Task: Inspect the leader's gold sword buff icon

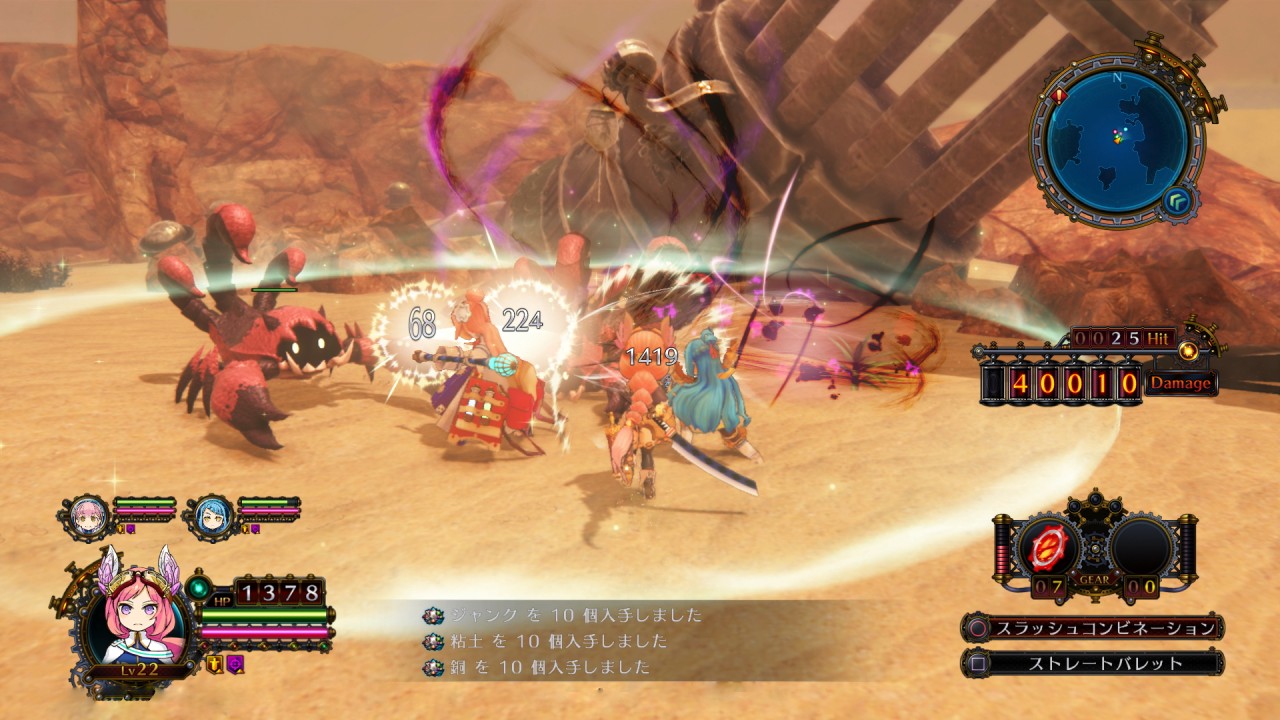Action: (214, 664)
